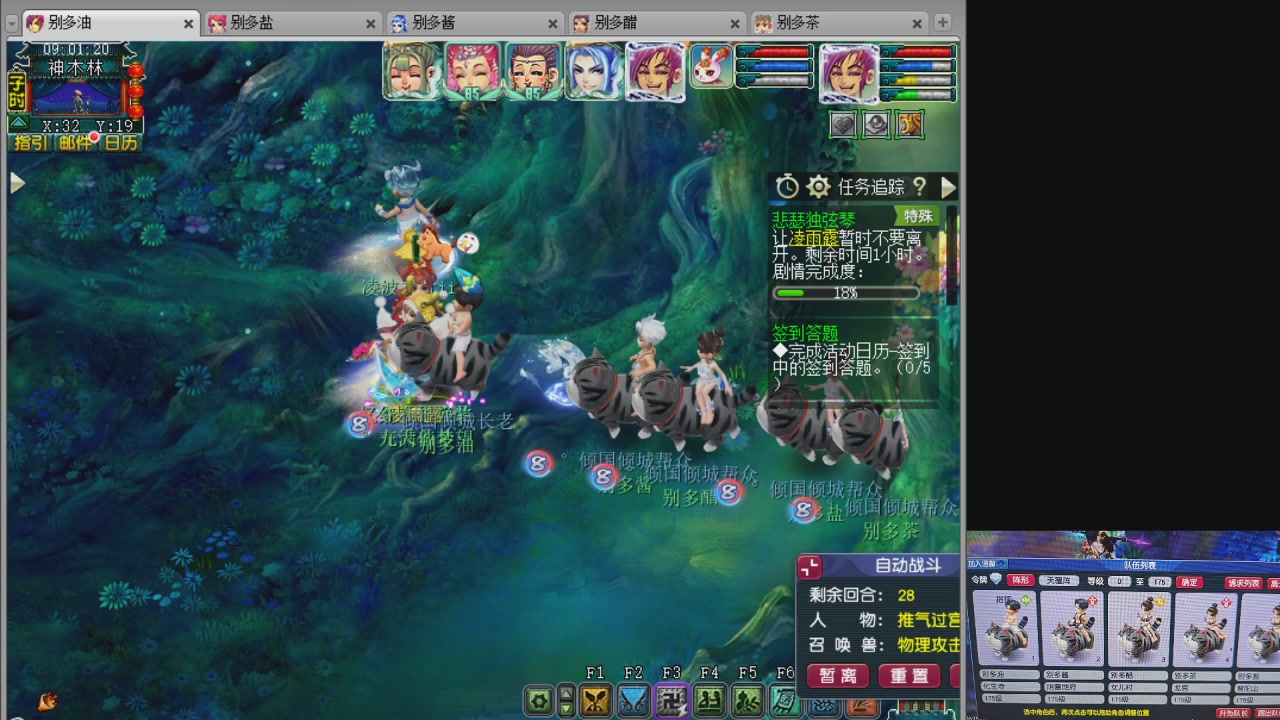The height and width of the screenshot is (720, 1280).
Task: Open the gear icon in the task tracker header
Action: click(819, 186)
